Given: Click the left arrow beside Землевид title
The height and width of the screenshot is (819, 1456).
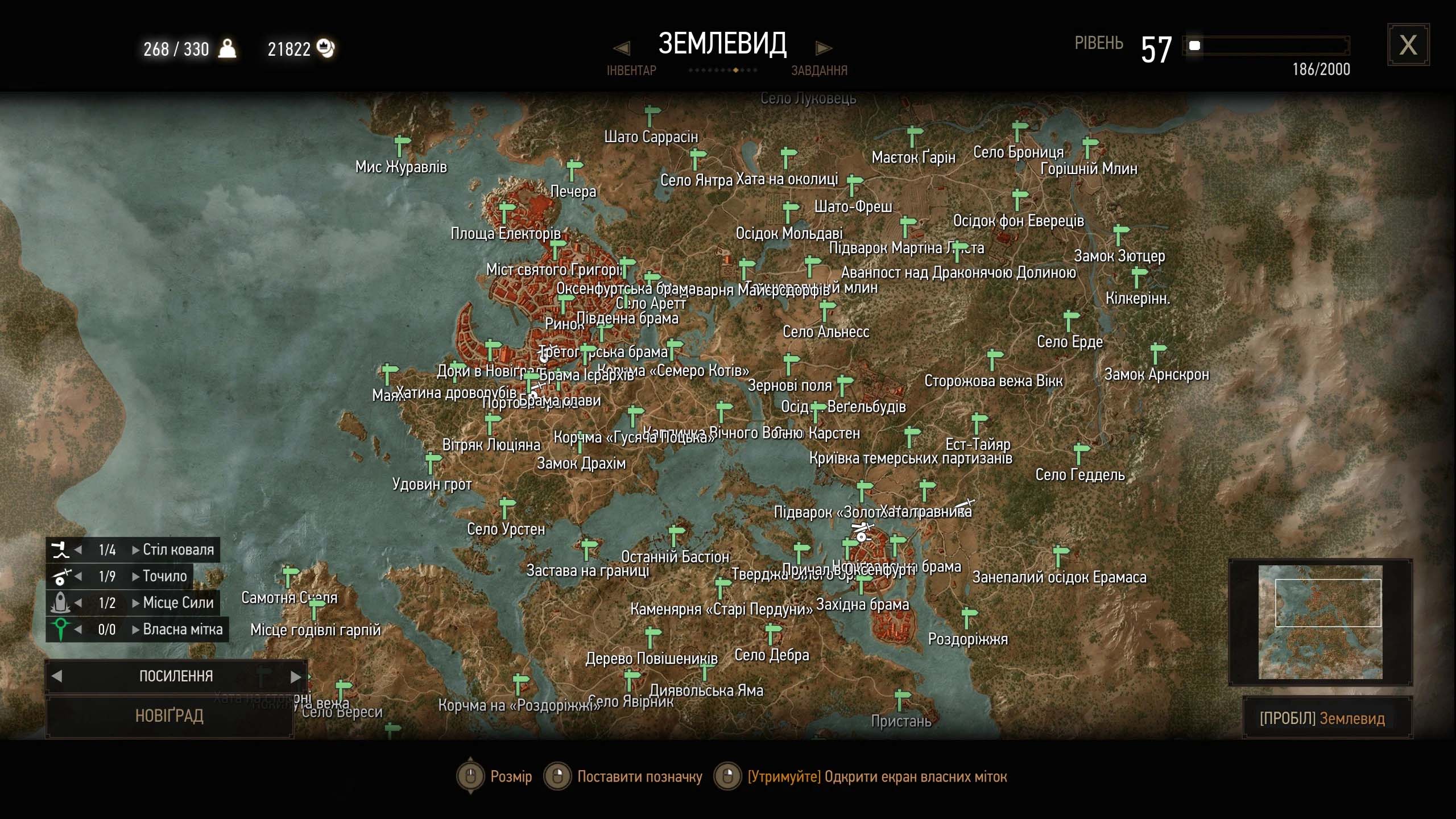Looking at the screenshot, I should (x=622, y=48).
